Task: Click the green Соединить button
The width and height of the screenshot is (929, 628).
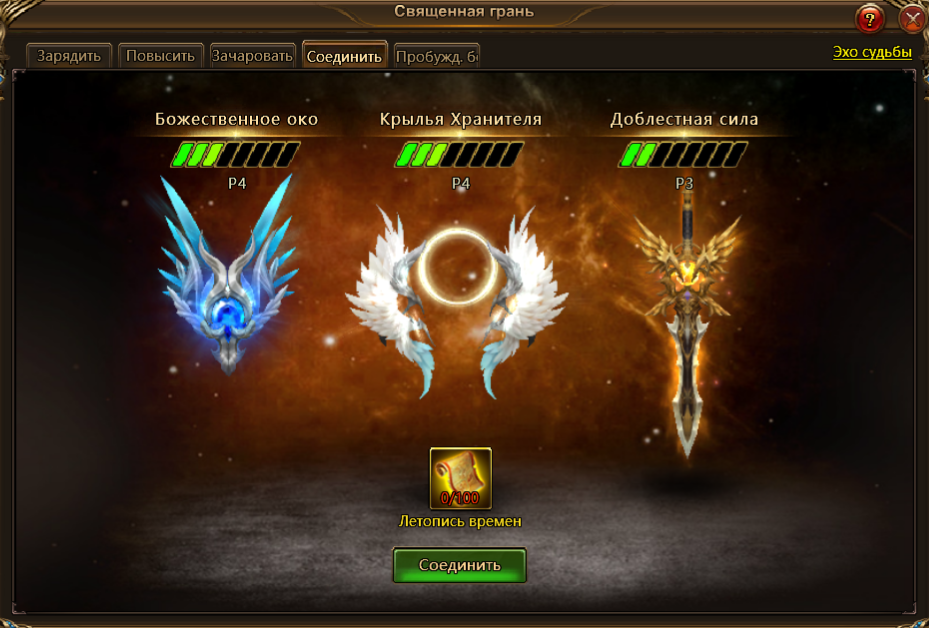Action: [x=459, y=565]
